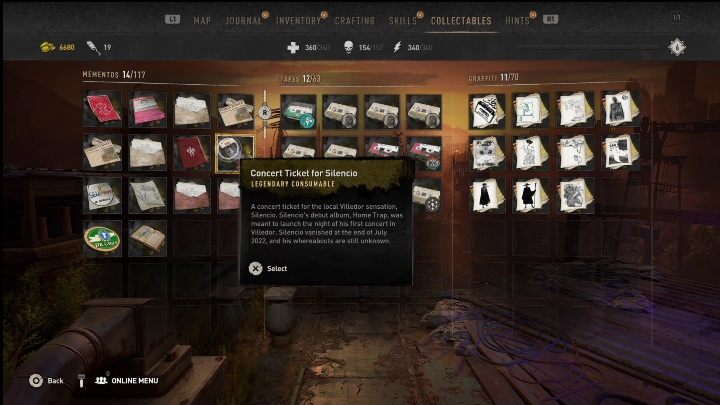
Task: Select the green cassette tape
Action: pos(299,110)
